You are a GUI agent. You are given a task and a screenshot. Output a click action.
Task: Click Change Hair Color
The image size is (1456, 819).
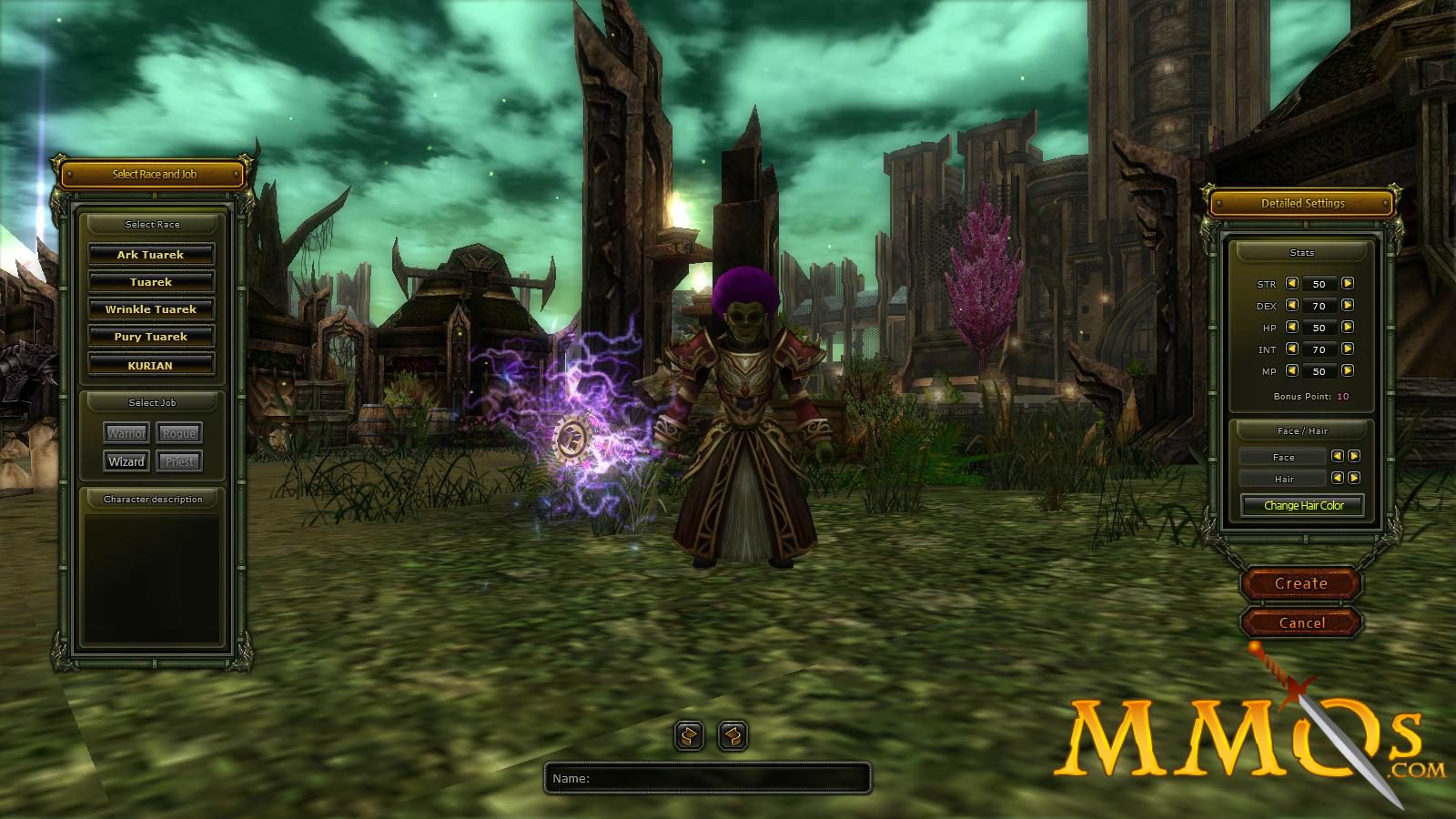[x=1302, y=505]
